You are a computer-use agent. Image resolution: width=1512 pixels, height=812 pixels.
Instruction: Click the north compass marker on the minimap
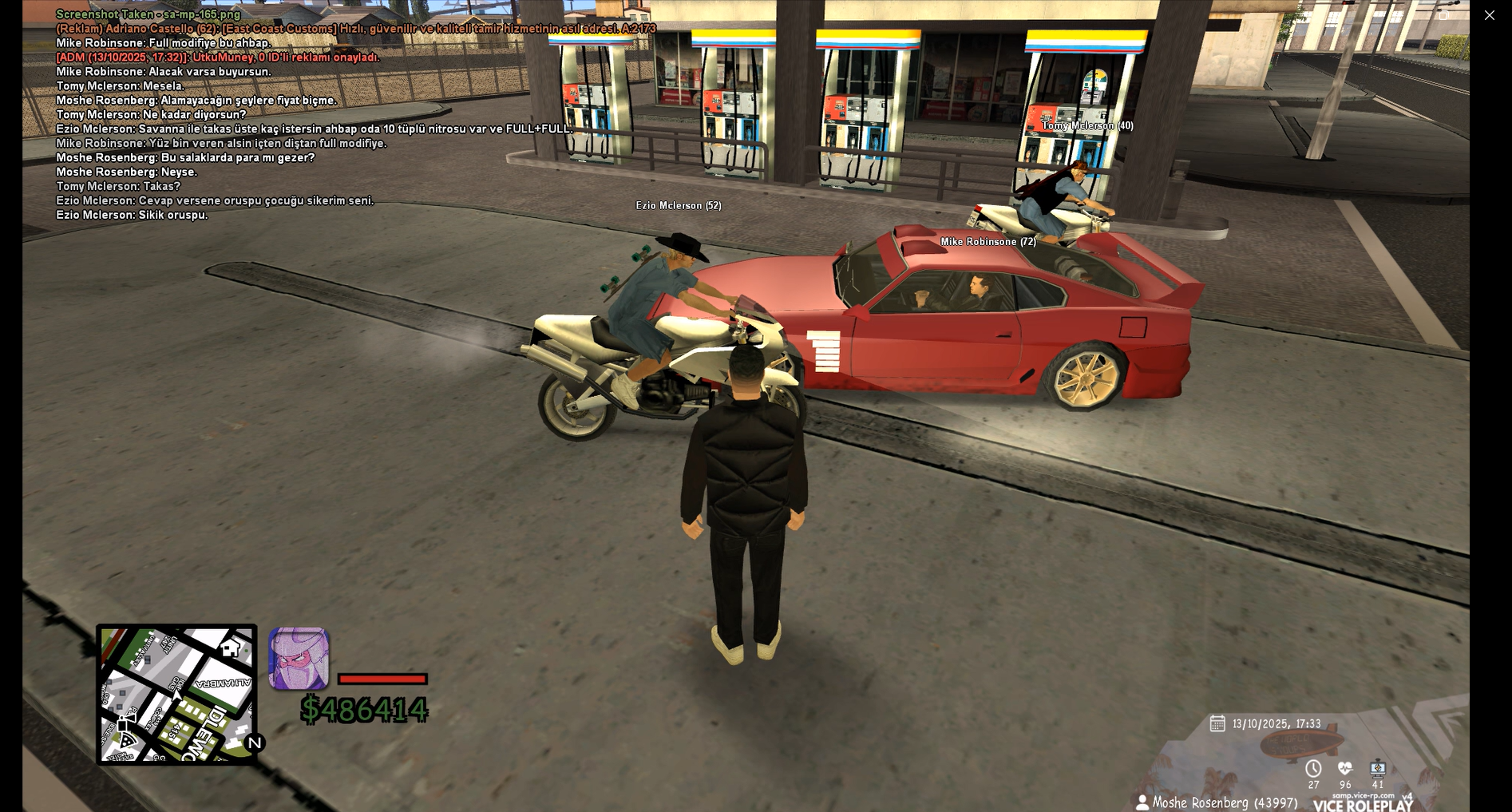(255, 743)
